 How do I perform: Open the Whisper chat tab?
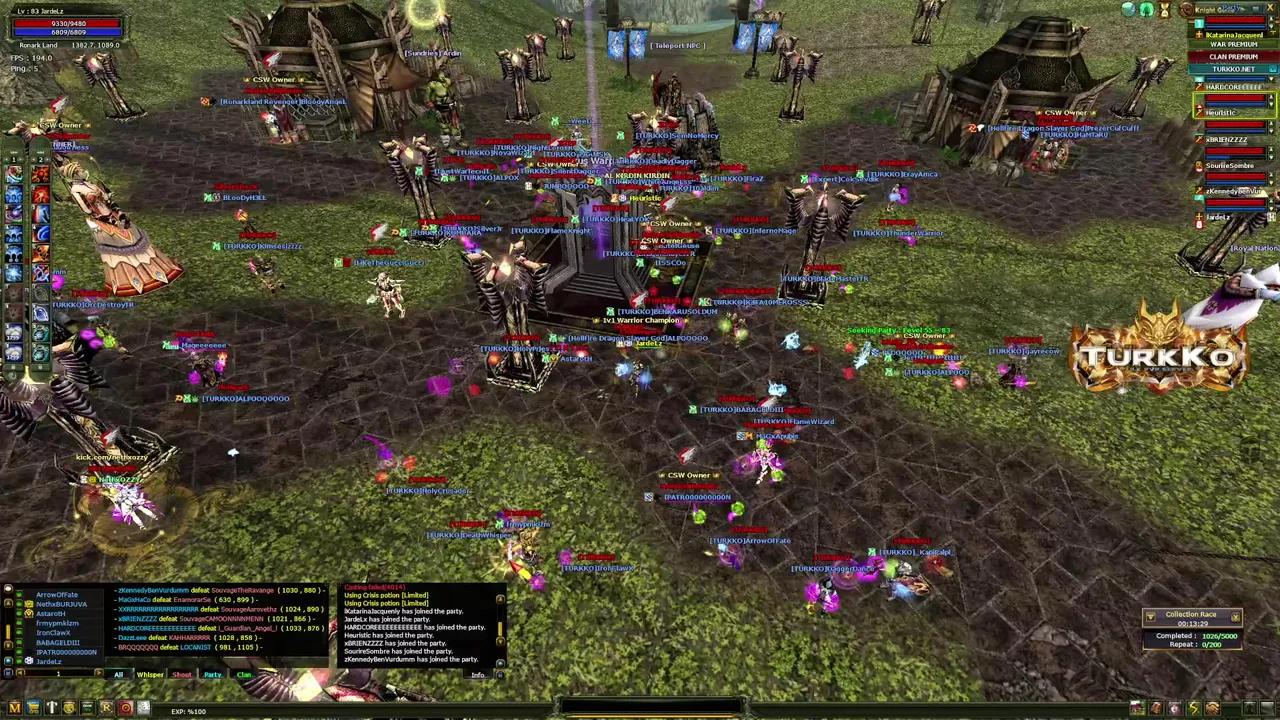(150, 674)
